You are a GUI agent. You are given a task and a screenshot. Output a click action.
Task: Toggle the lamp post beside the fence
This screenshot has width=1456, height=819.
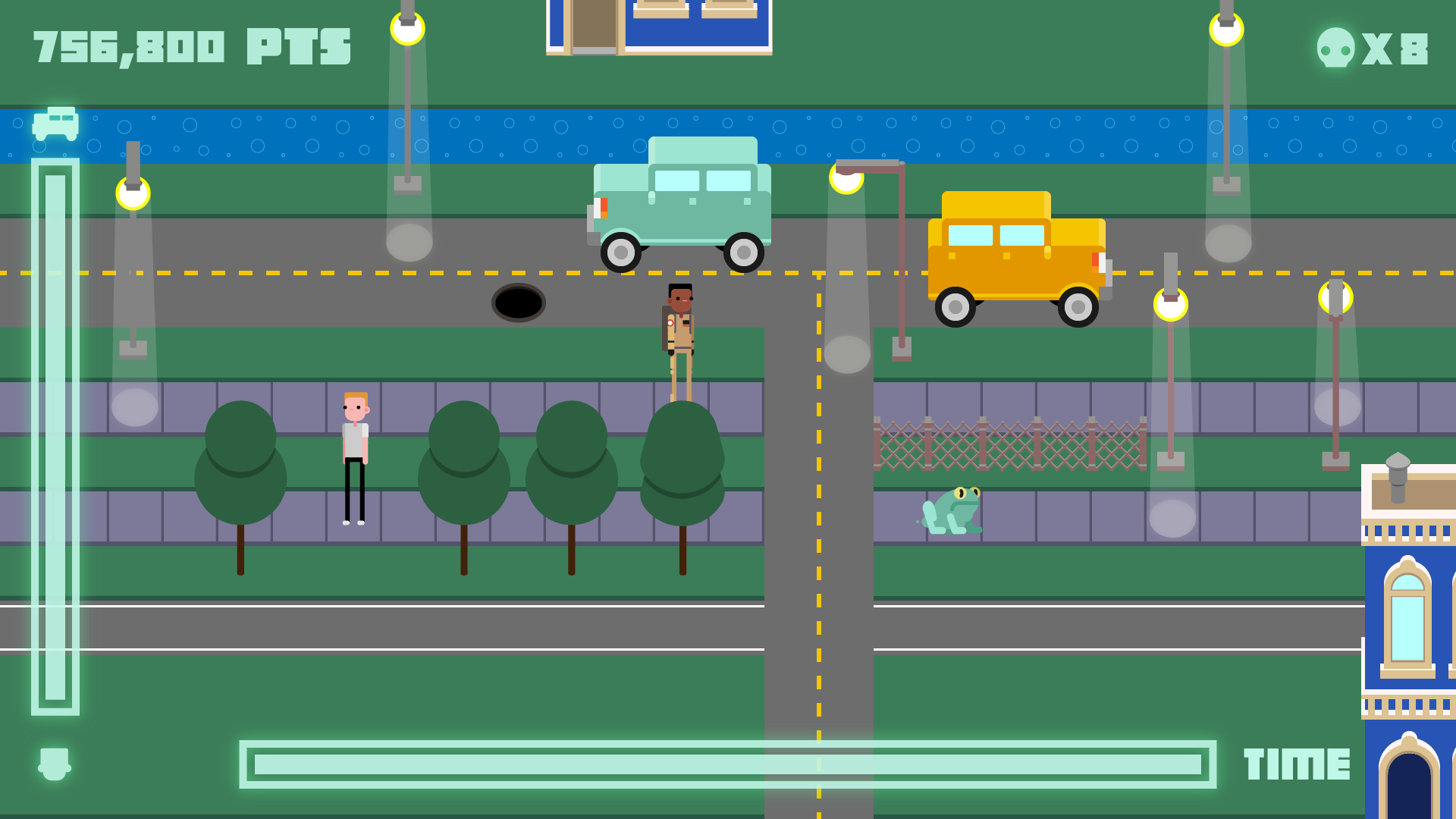(1172, 303)
